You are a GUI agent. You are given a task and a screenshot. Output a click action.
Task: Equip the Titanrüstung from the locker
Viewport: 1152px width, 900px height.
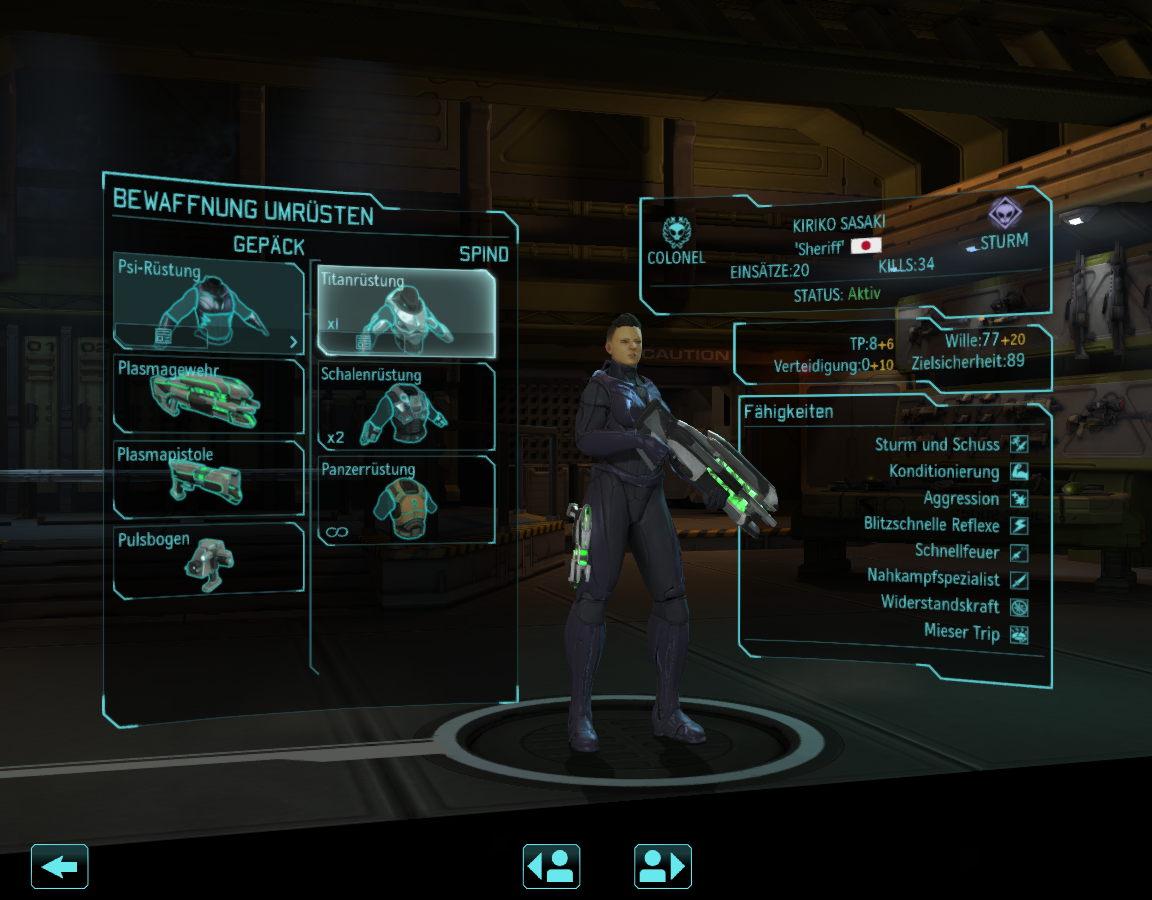coord(405,311)
